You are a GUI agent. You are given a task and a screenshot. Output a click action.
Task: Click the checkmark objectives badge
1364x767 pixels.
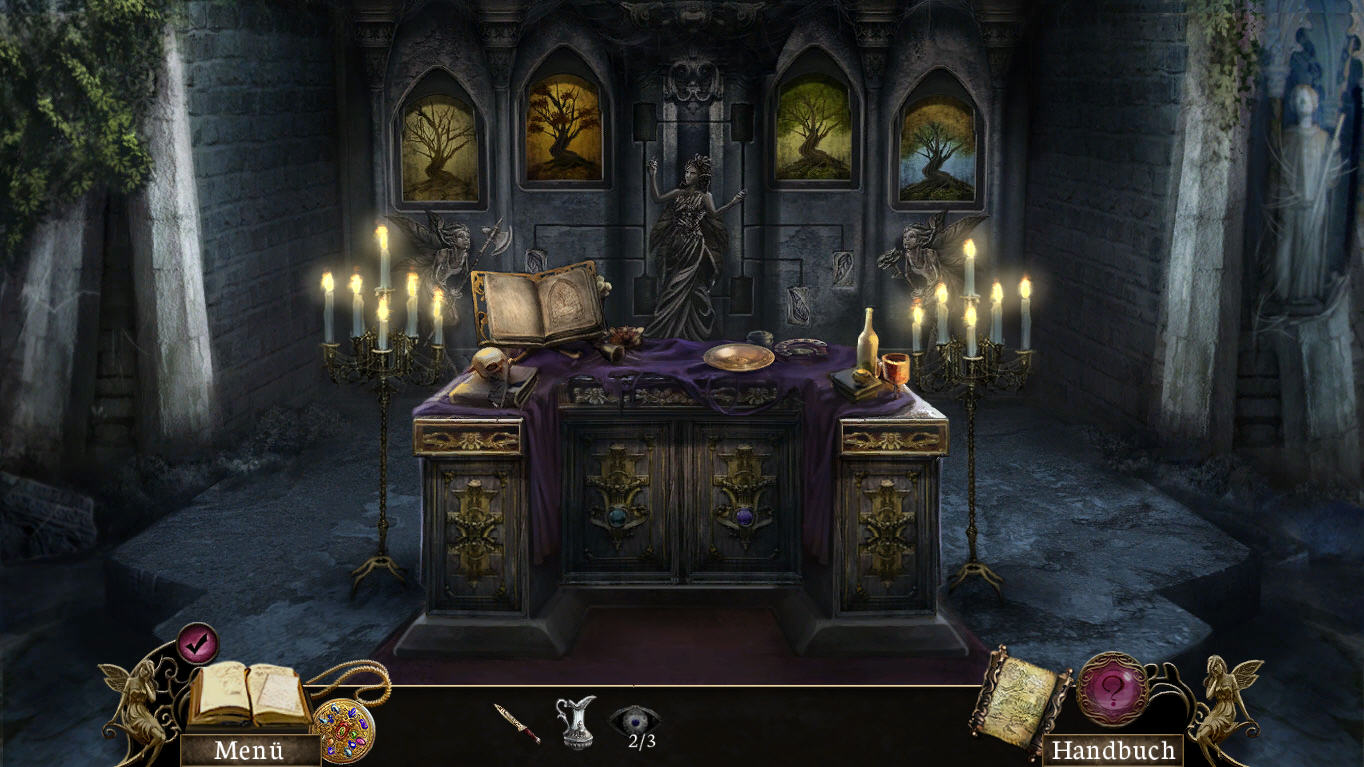(198, 643)
